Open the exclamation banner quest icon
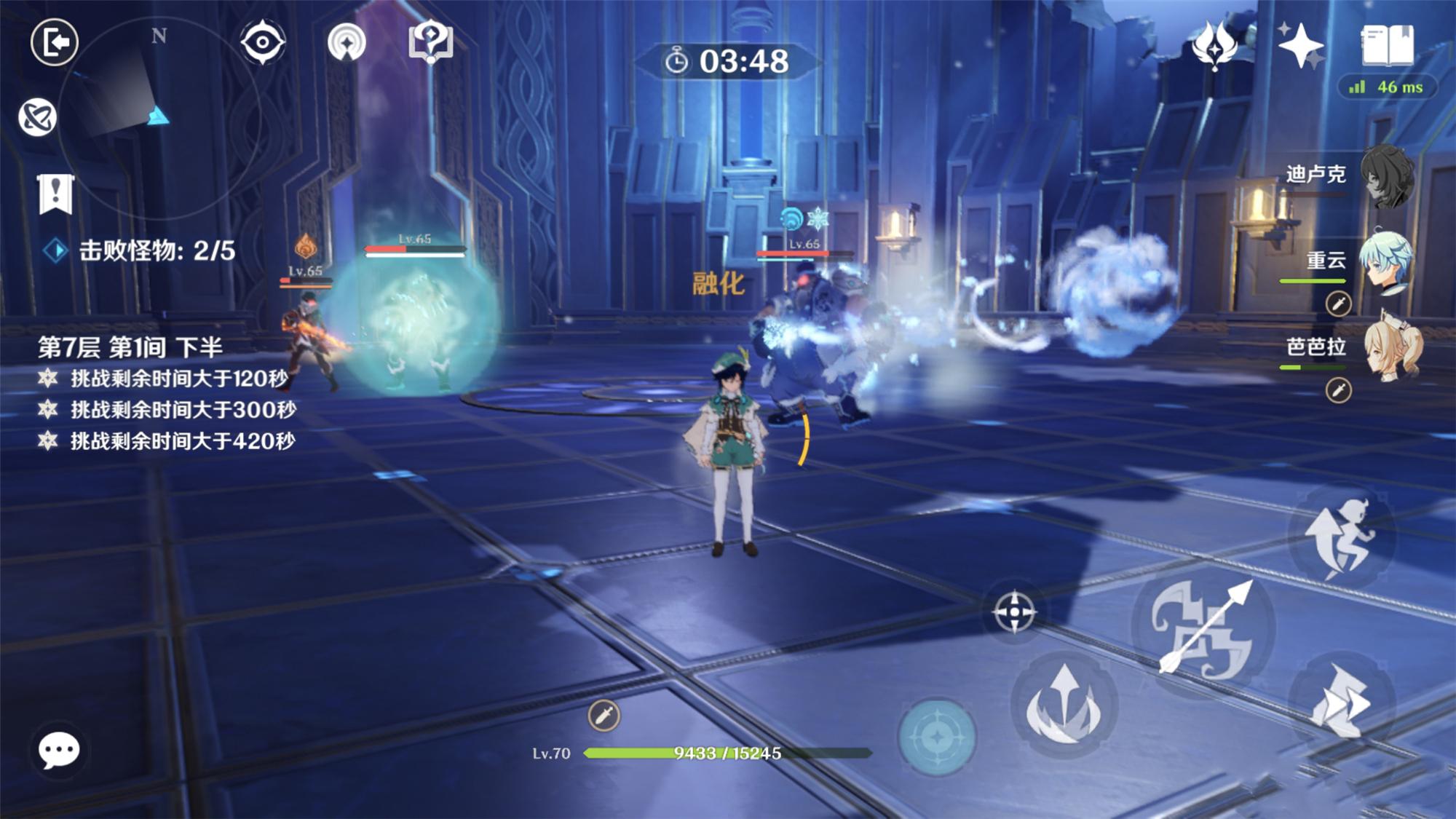The height and width of the screenshot is (819, 1456). (55, 194)
